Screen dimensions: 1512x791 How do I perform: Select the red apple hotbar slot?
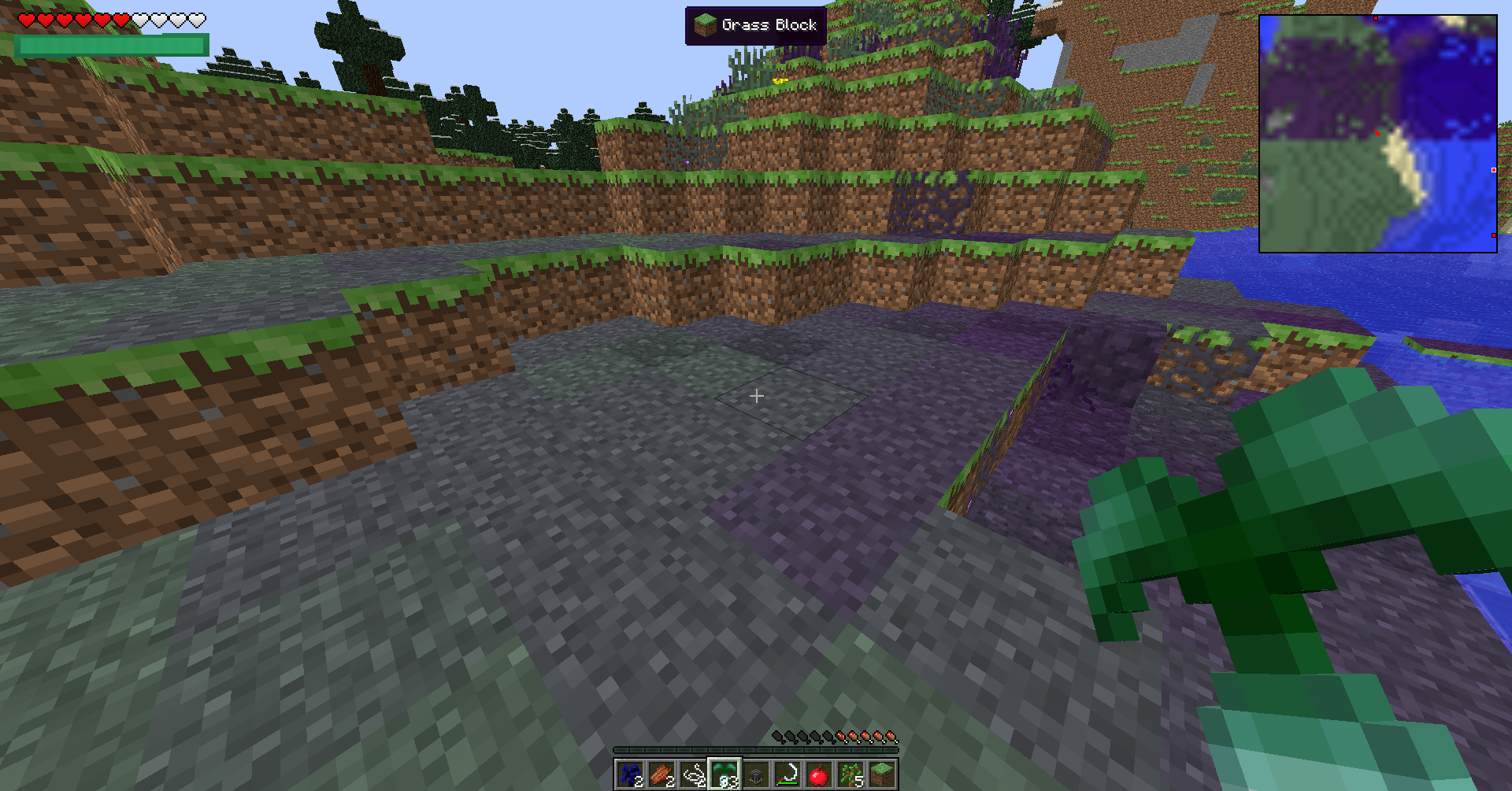click(819, 775)
